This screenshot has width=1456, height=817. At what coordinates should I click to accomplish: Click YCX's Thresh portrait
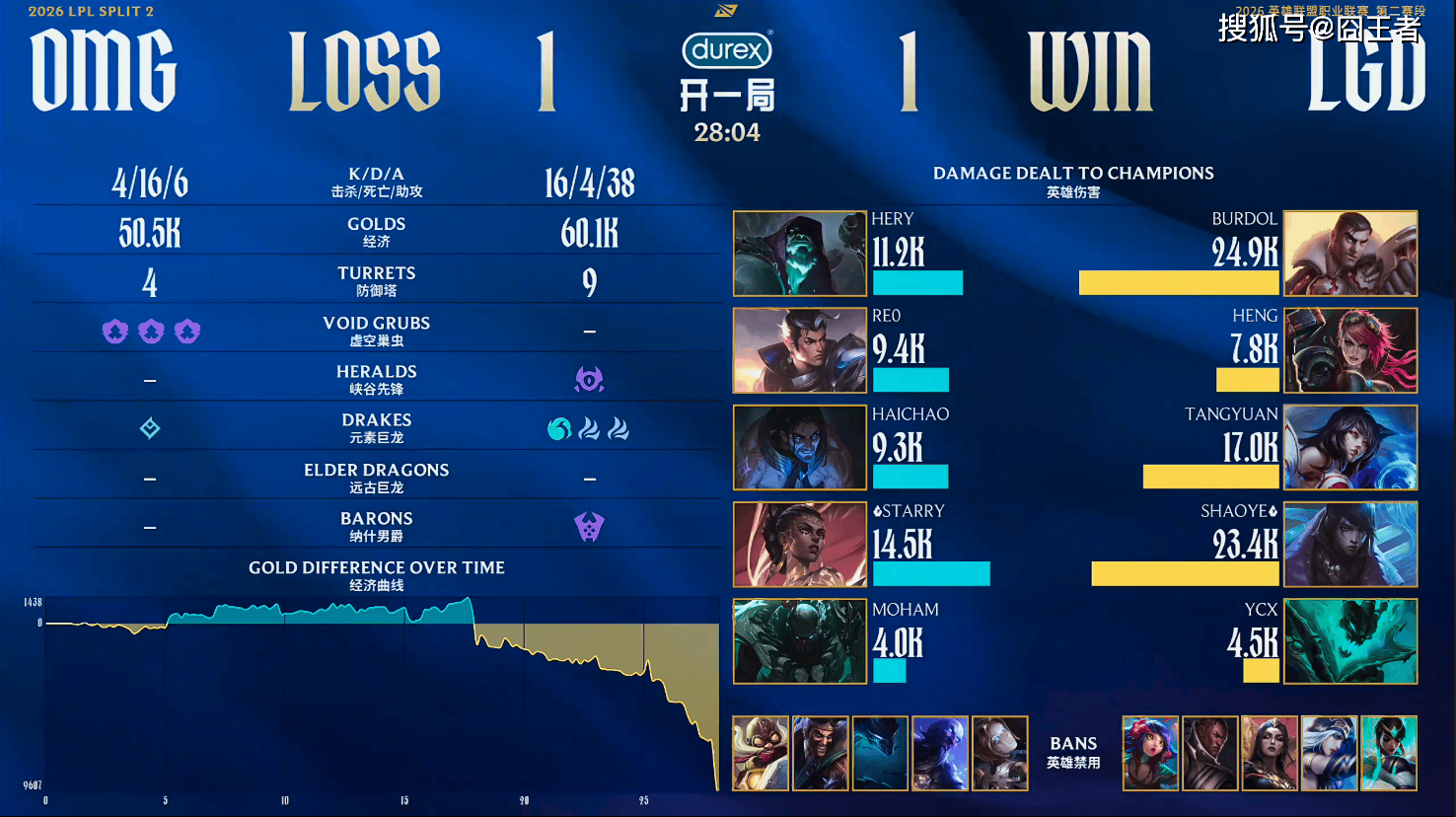click(1350, 641)
